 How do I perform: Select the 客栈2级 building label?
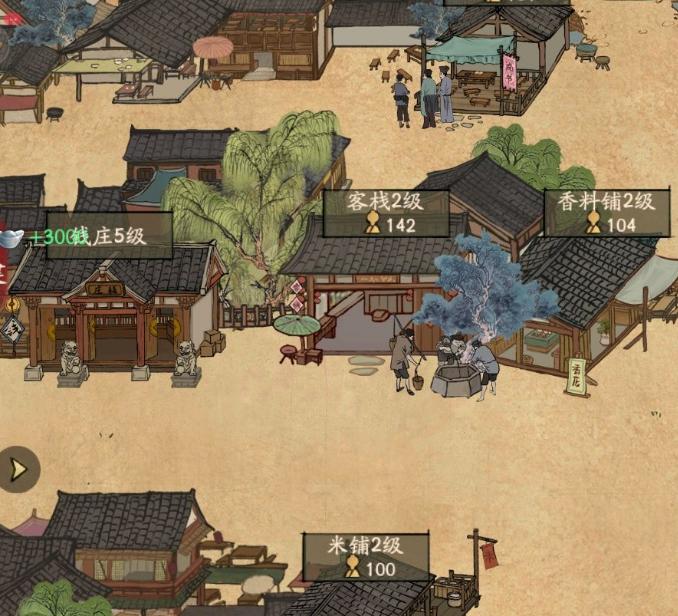click(385, 212)
